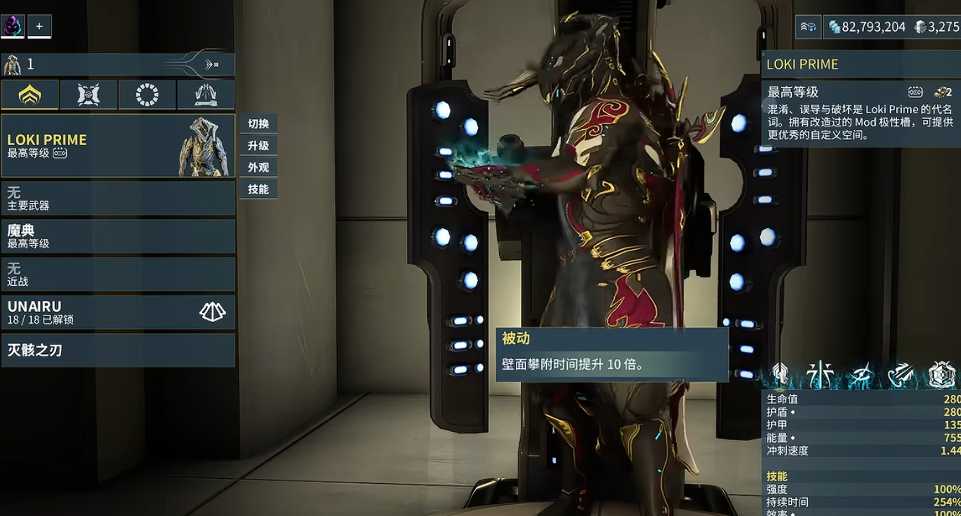Image resolution: width=961 pixels, height=516 pixels.
Task: Switch to the second arsenal category tab
Action: click(x=88, y=95)
